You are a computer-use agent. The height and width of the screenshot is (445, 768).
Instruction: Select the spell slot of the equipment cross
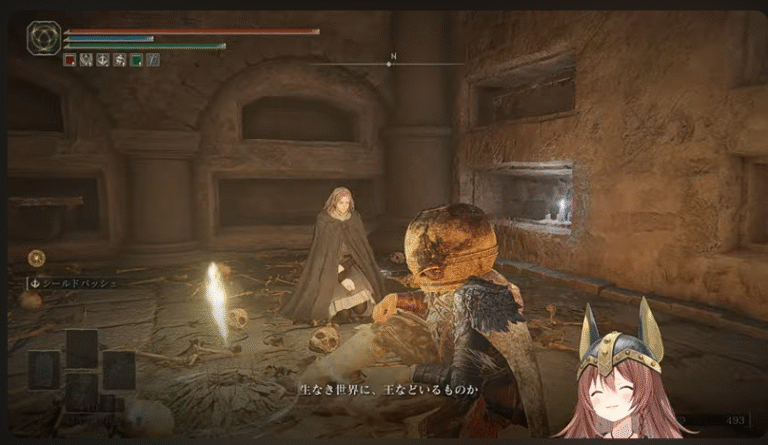tap(82, 348)
